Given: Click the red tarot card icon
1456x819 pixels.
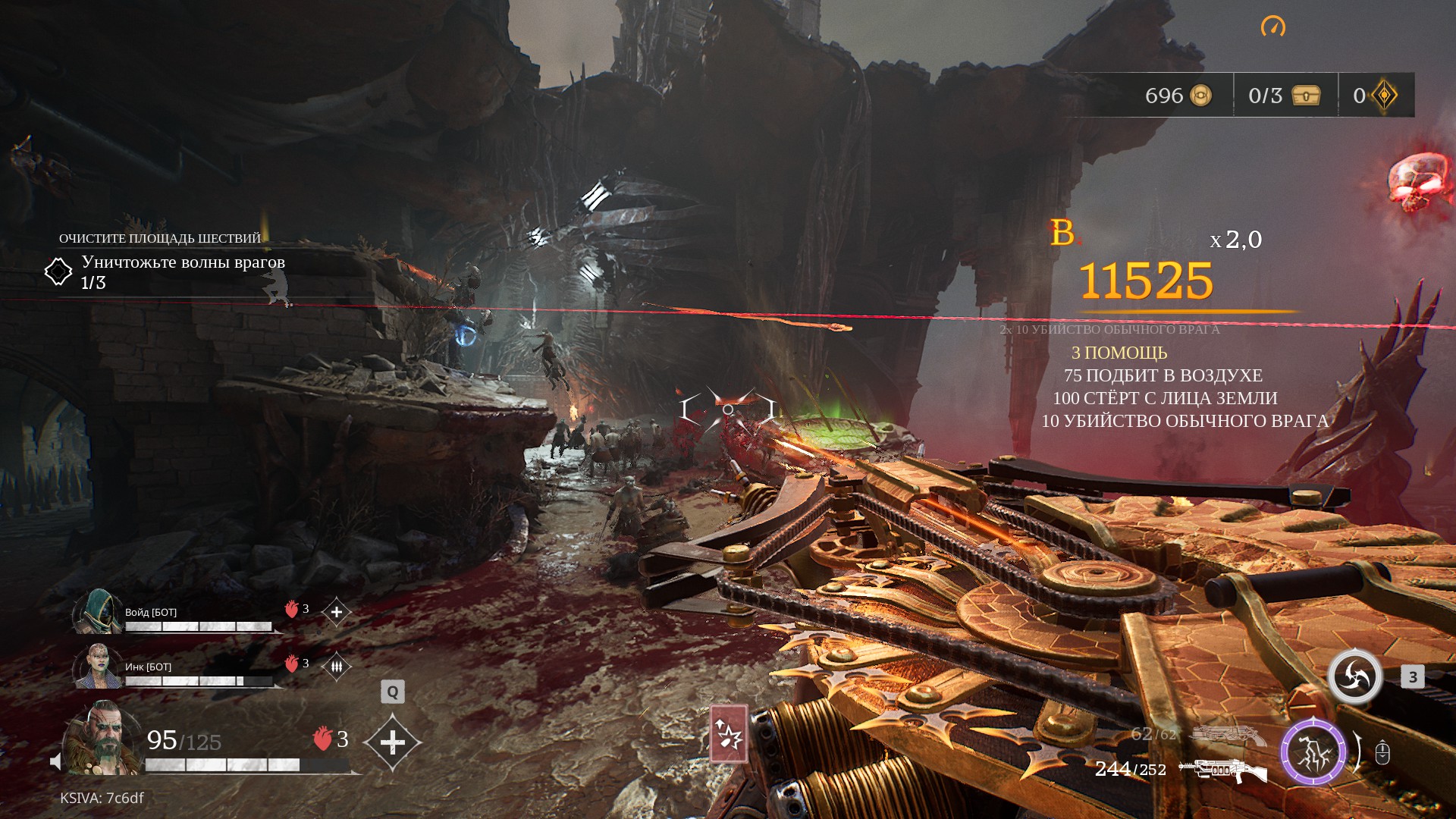Looking at the screenshot, I should (x=729, y=733).
